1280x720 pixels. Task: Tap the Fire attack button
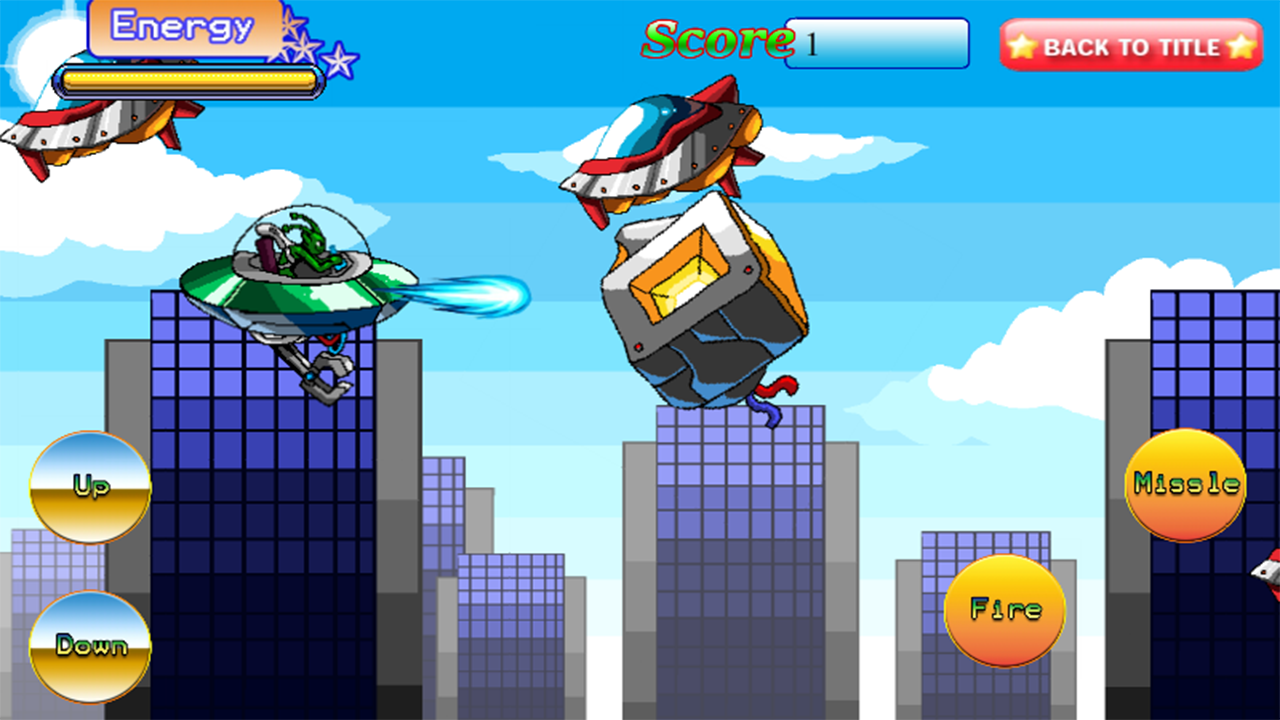1003,608
